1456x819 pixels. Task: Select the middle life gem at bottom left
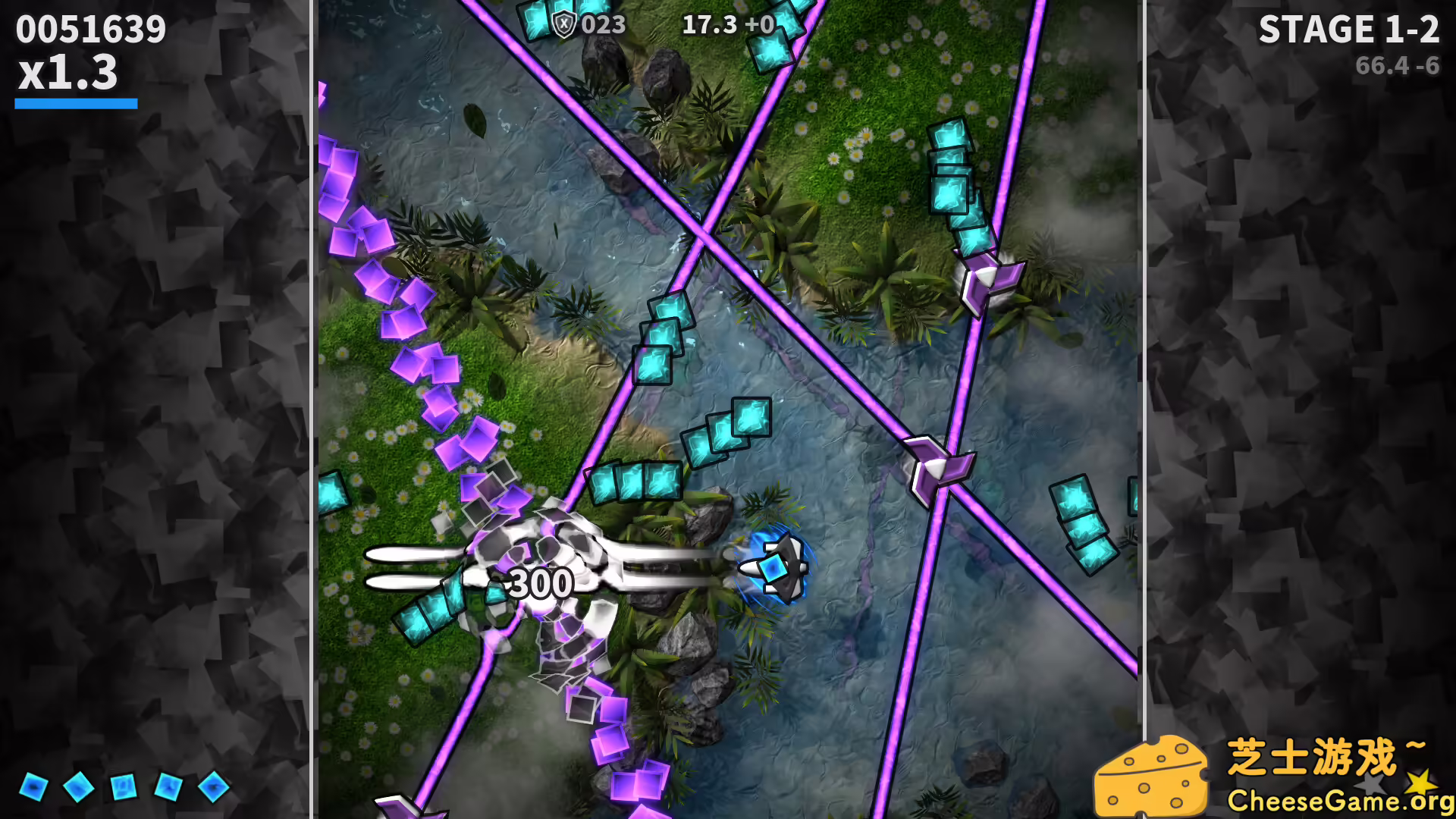(124, 786)
